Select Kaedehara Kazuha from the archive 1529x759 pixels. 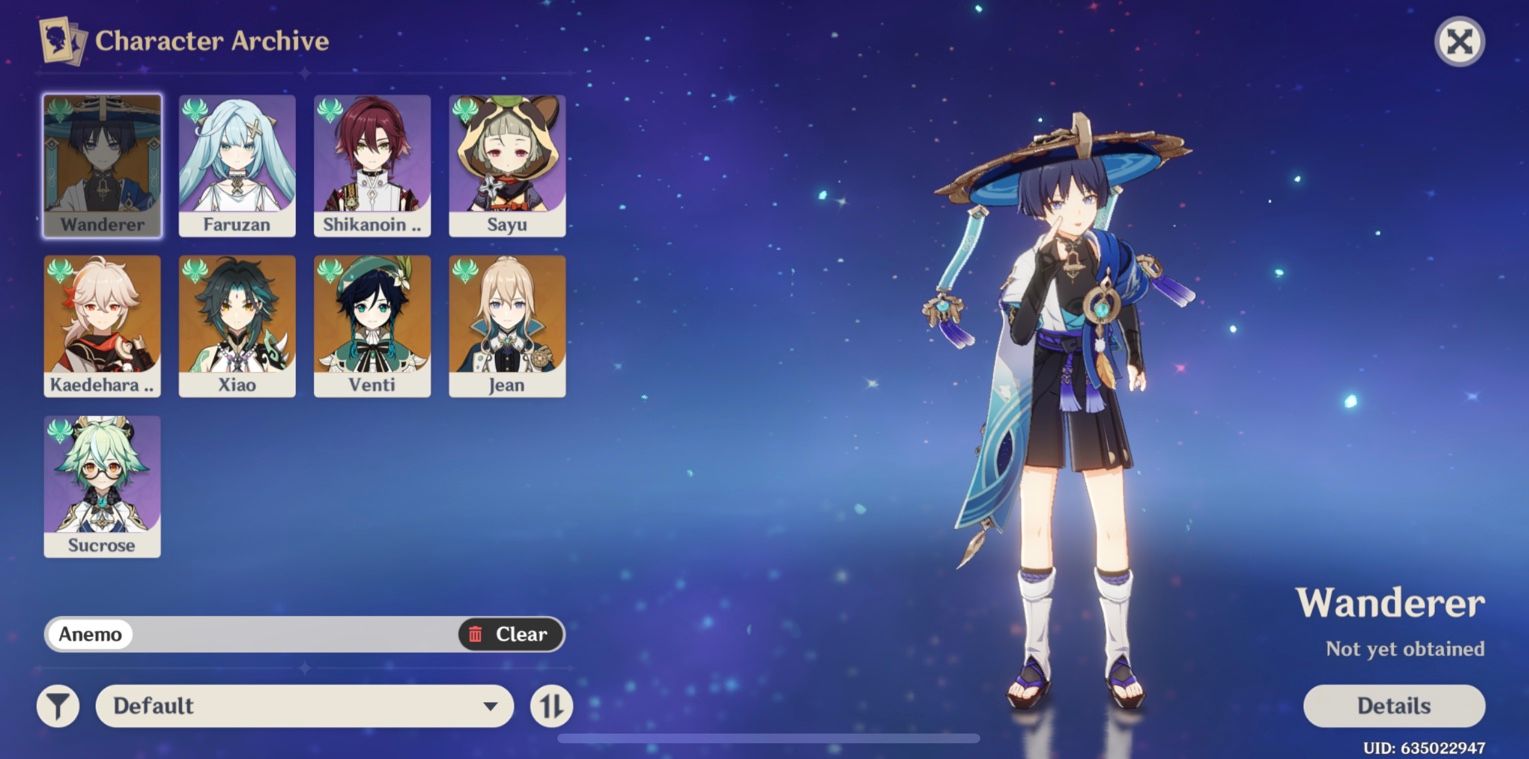(x=102, y=325)
